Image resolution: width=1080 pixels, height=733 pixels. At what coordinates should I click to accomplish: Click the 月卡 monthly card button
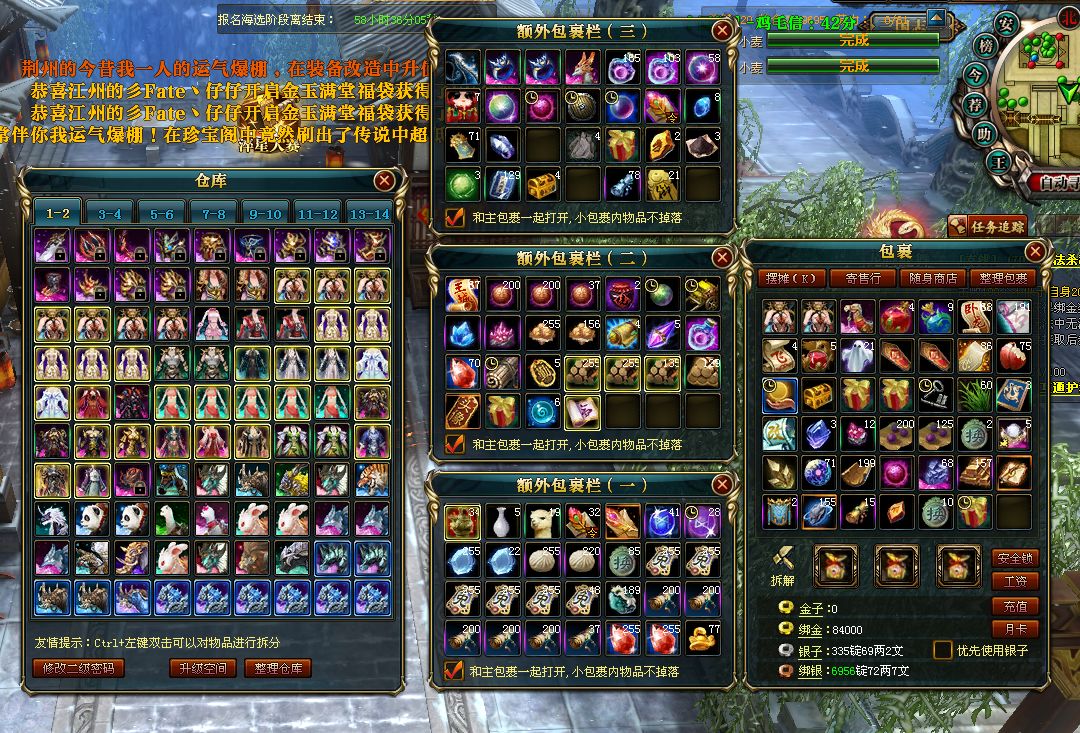tap(1013, 629)
